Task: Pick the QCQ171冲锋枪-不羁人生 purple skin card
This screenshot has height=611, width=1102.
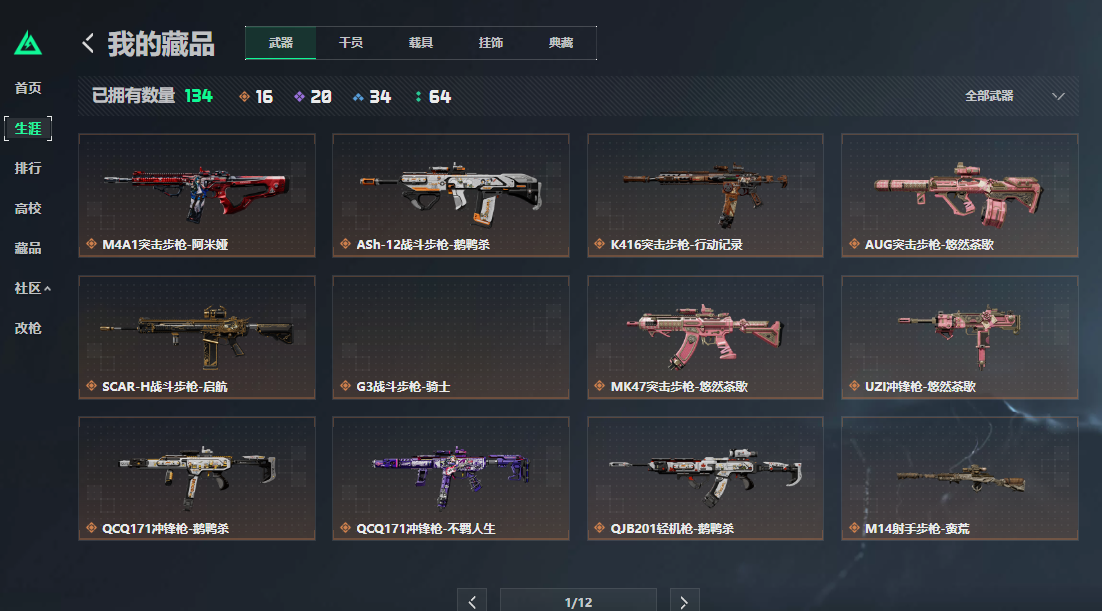Action: [451, 478]
